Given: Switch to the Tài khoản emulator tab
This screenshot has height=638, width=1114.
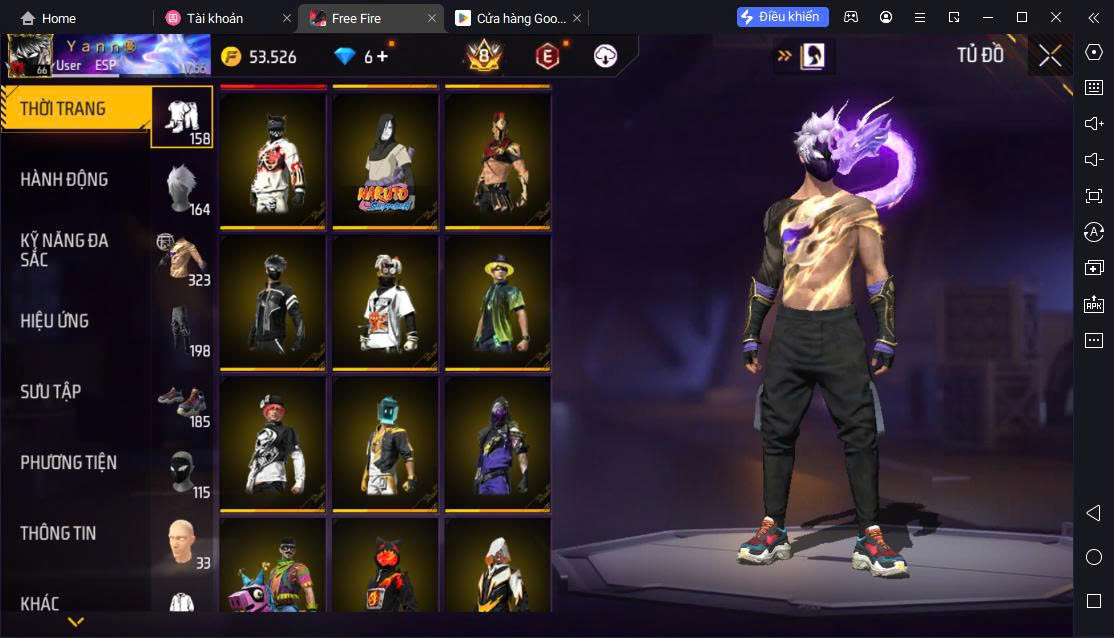Looking at the screenshot, I should click(214, 18).
